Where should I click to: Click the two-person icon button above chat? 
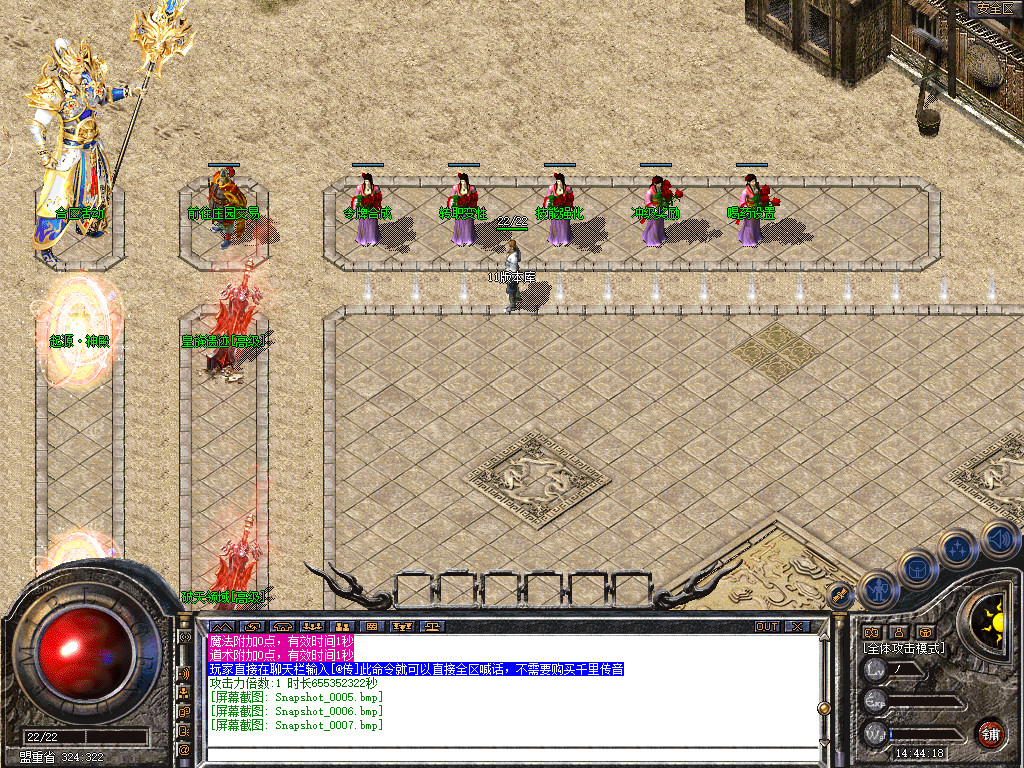341,627
